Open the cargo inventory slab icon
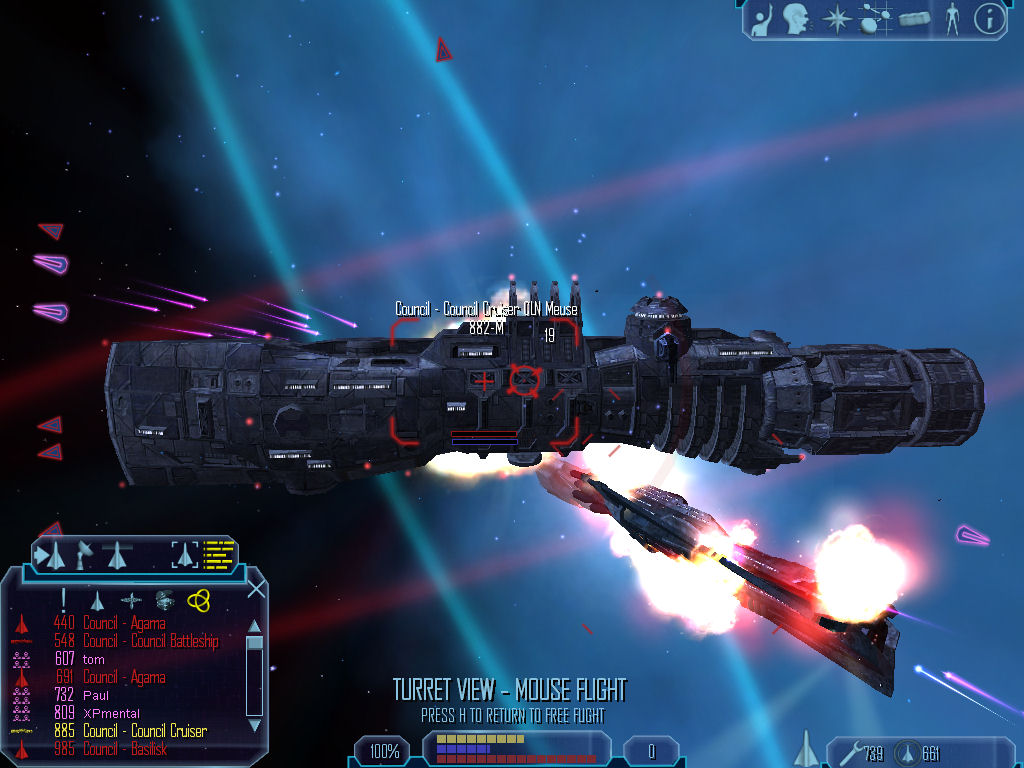 coord(914,18)
